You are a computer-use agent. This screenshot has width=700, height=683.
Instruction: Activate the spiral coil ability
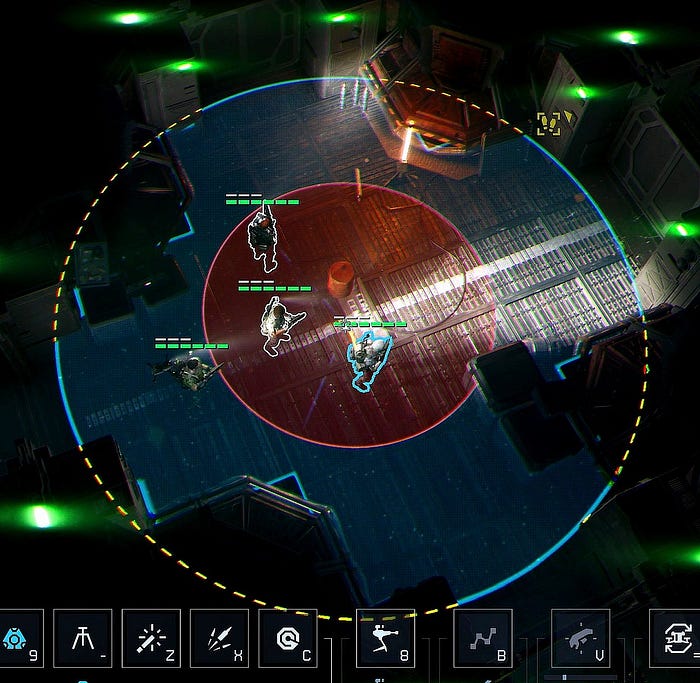click(287, 637)
